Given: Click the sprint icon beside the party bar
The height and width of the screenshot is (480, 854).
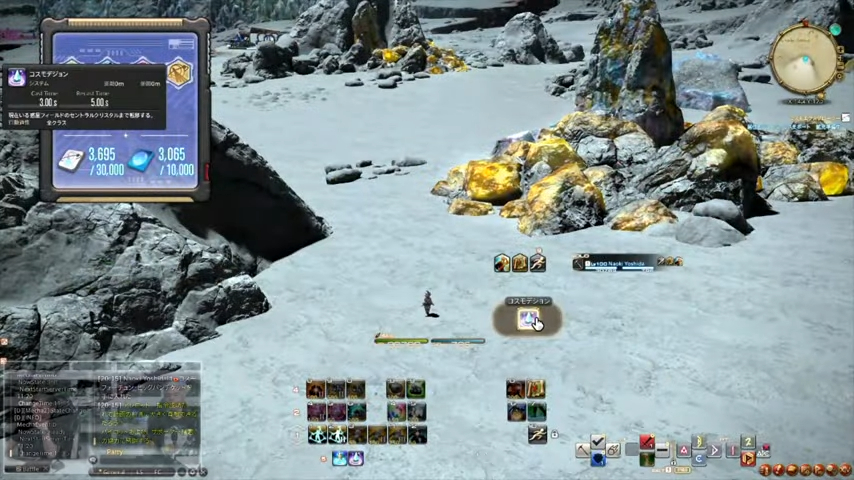Looking at the screenshot, I should (x=538, y=263).
